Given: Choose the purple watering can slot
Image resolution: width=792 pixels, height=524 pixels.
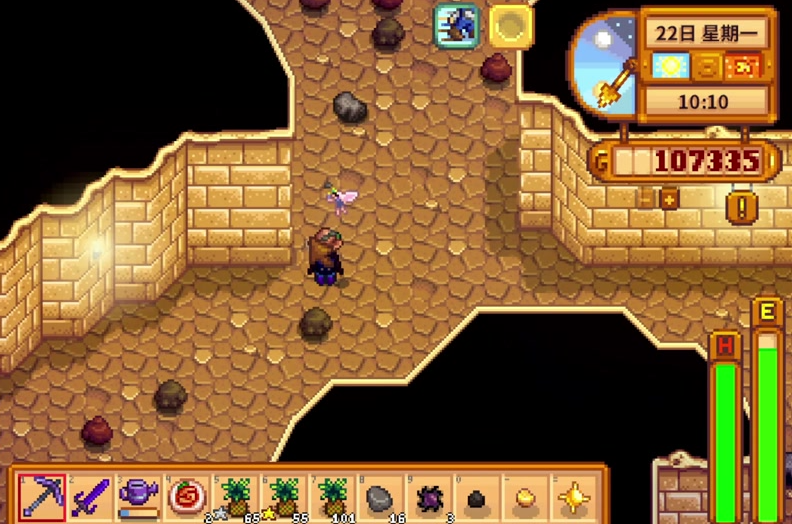Looking at the screenshot, I should [139, 495].
